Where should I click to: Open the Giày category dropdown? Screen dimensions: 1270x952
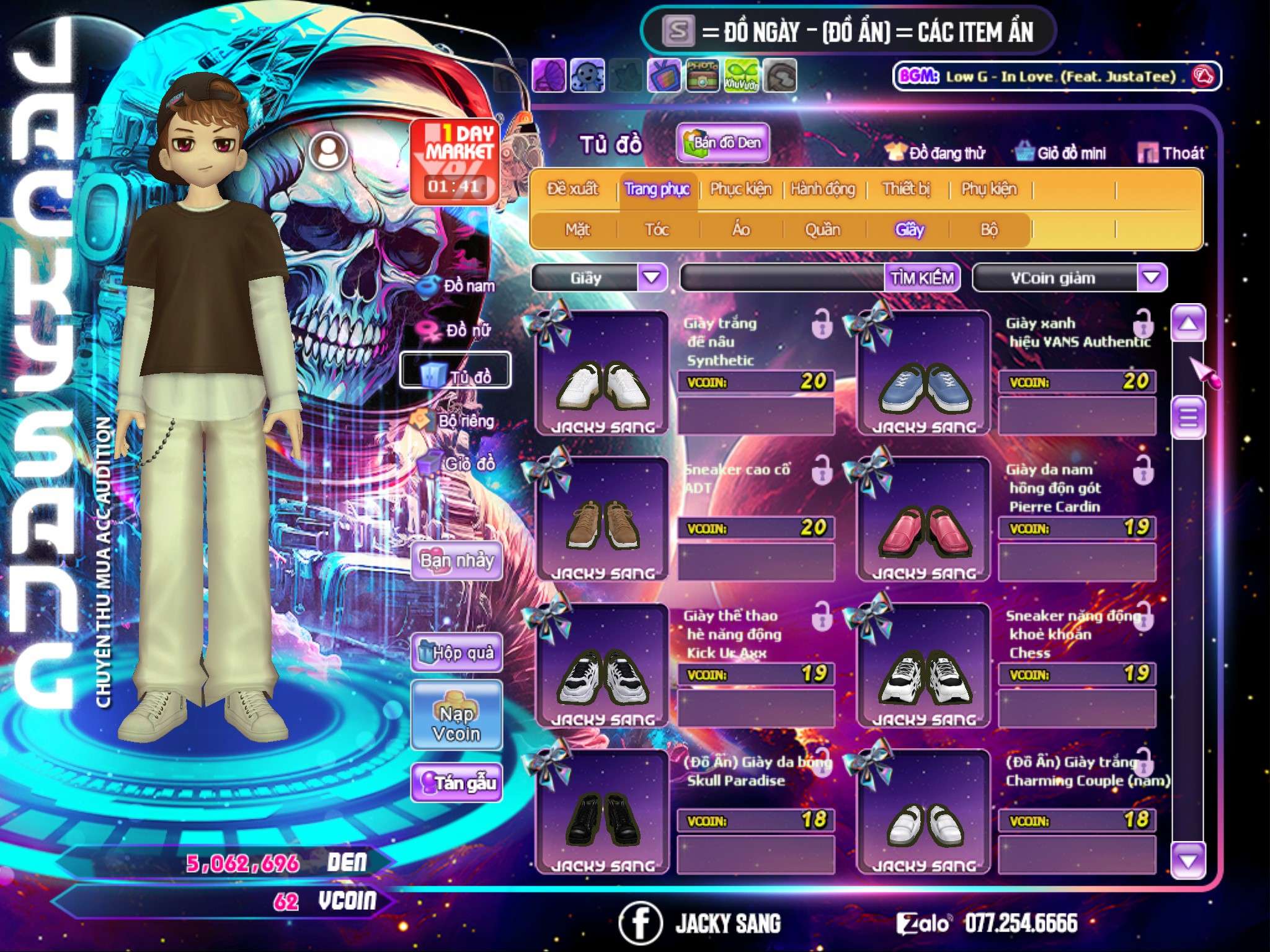[x=652, y=277]
